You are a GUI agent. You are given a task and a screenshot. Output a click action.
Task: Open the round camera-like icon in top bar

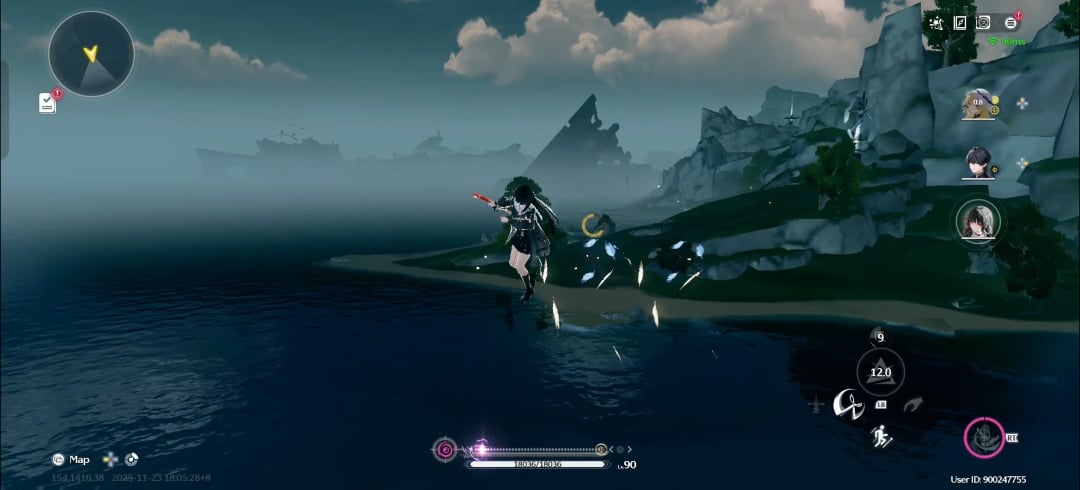coord(984,22)
